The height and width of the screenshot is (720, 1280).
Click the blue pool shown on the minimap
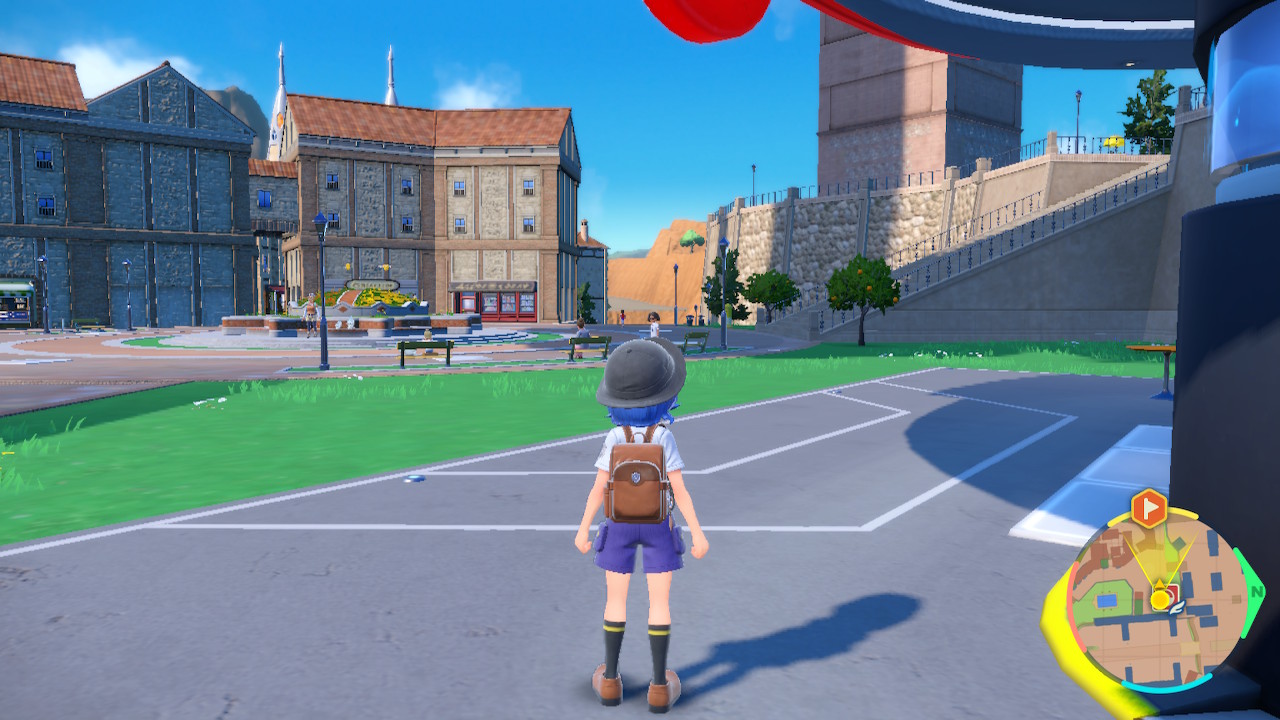coord(1105,599)
